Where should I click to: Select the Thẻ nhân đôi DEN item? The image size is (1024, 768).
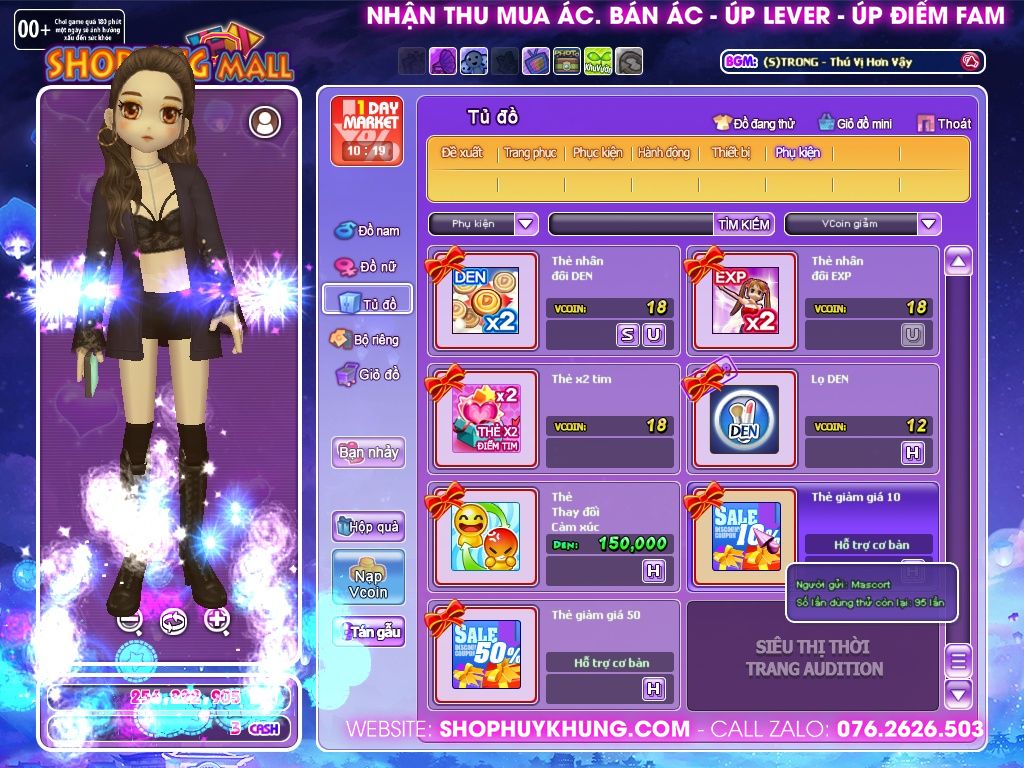click(486, 300)
